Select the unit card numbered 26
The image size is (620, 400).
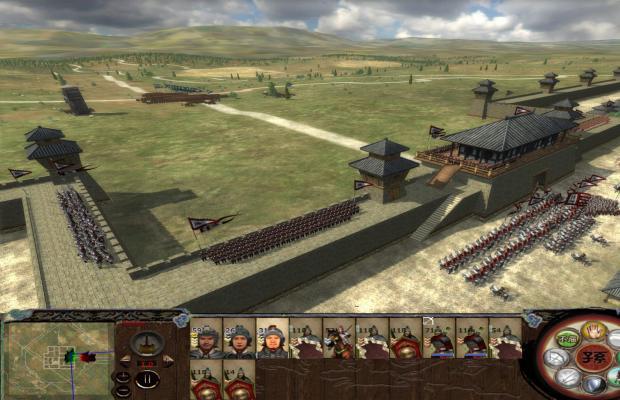[238, 340]
